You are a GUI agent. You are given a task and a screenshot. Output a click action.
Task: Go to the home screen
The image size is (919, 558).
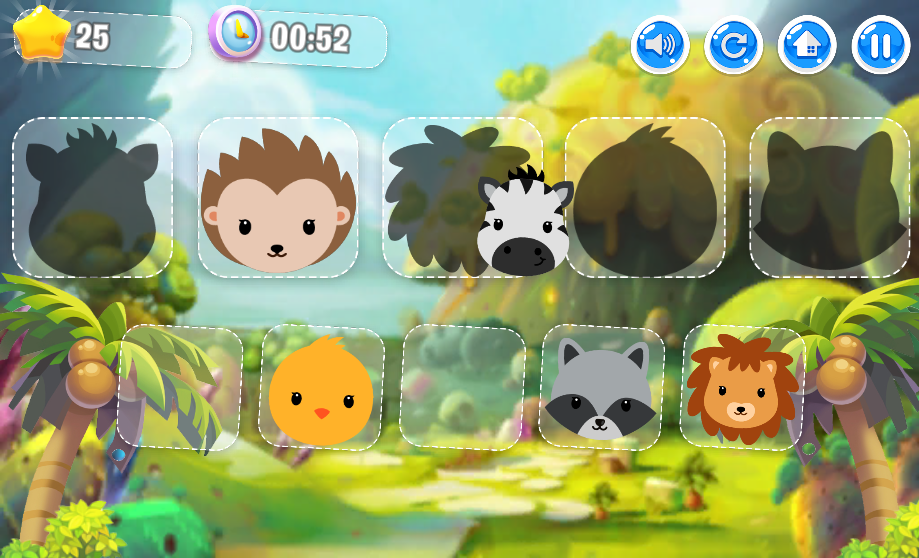(807, 45)
